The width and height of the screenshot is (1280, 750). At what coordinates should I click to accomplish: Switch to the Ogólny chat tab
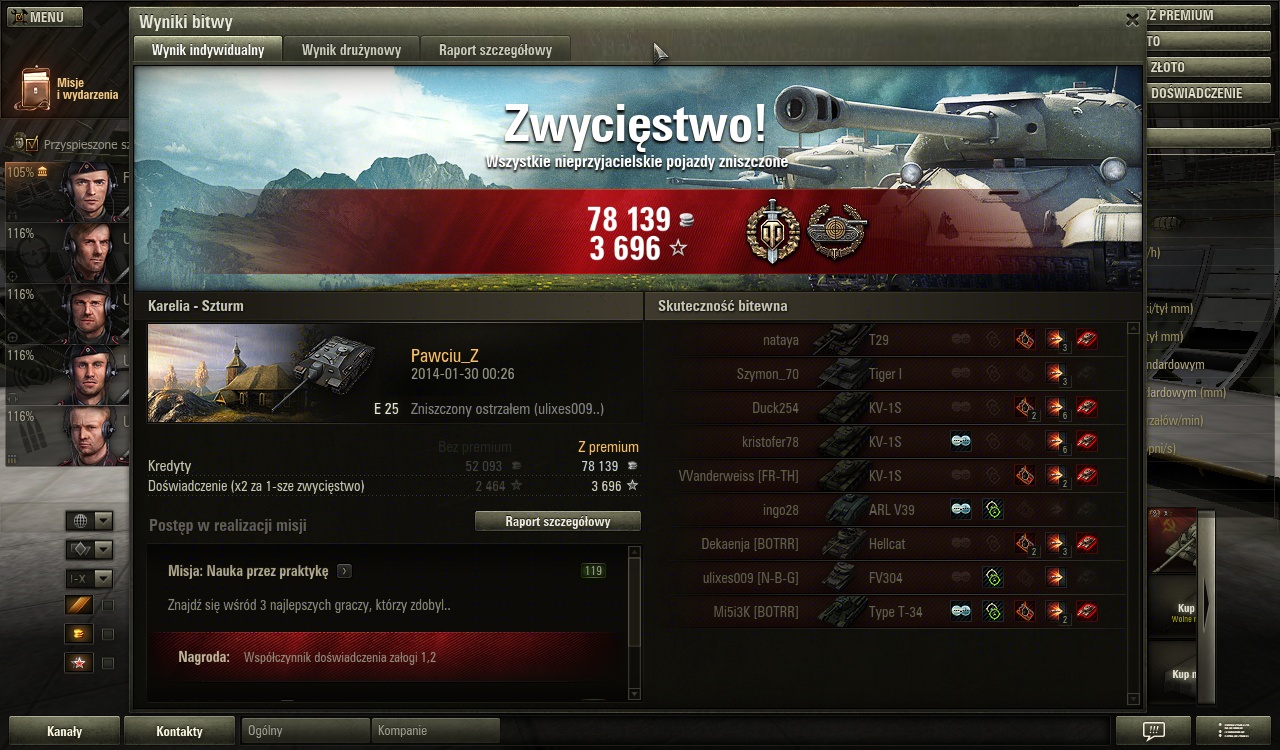coord(305,731)
